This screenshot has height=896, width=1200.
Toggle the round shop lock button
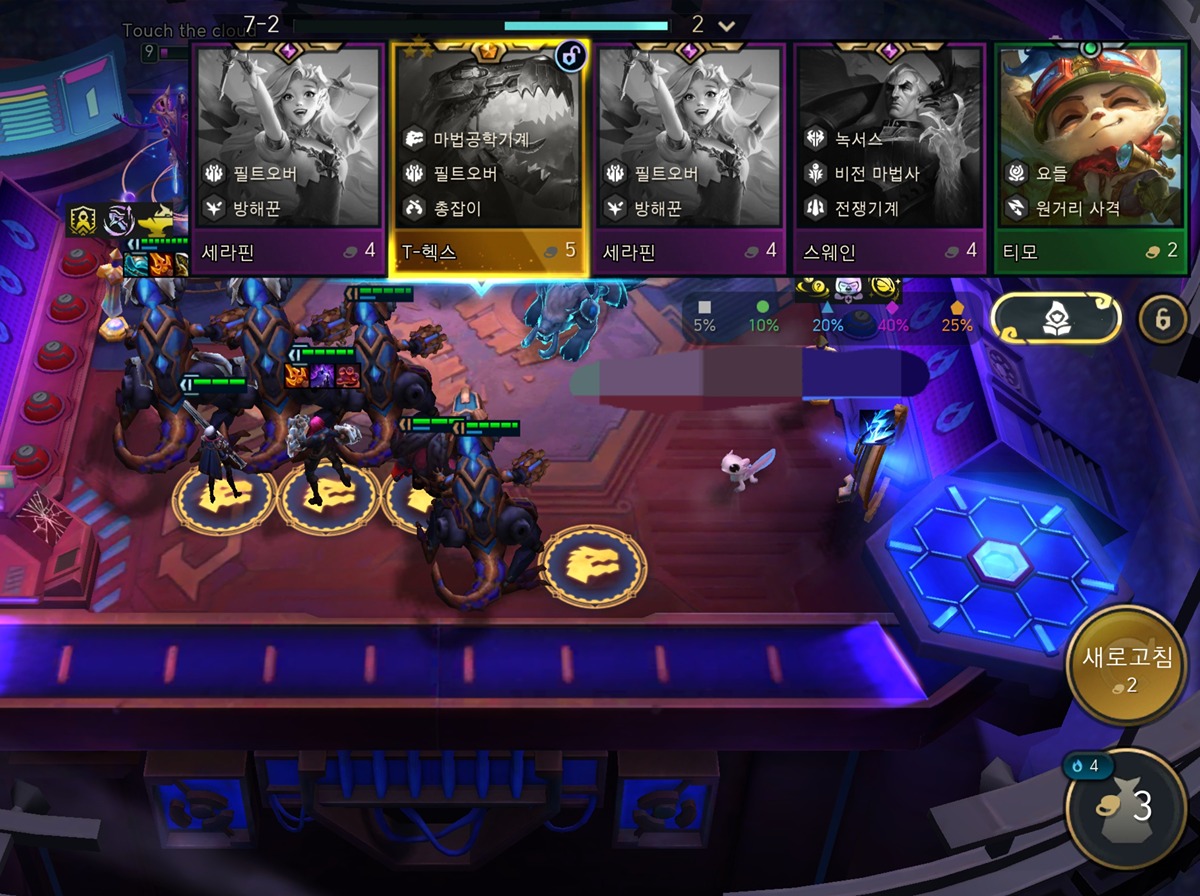click(1163, 319)
